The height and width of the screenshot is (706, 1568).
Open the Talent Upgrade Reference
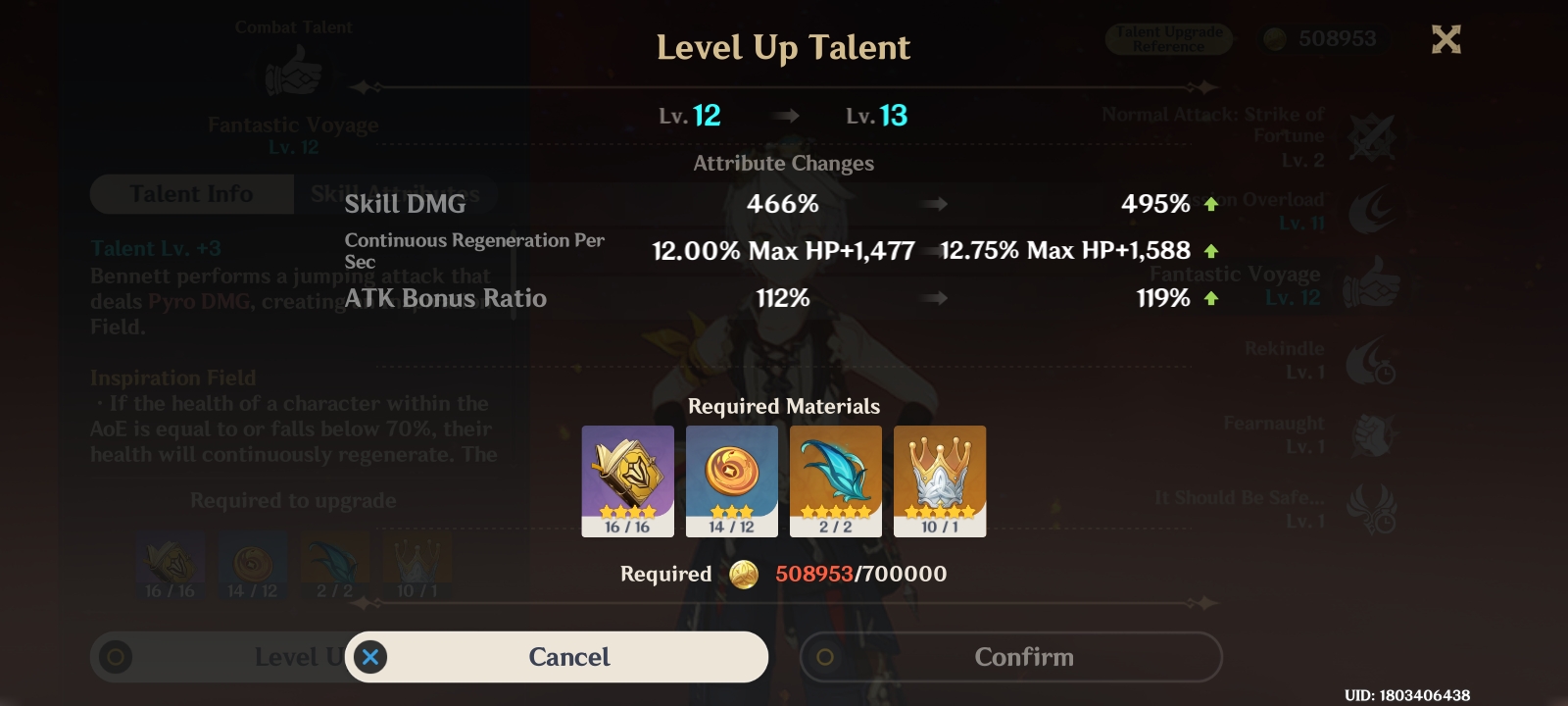(1168, 39)
